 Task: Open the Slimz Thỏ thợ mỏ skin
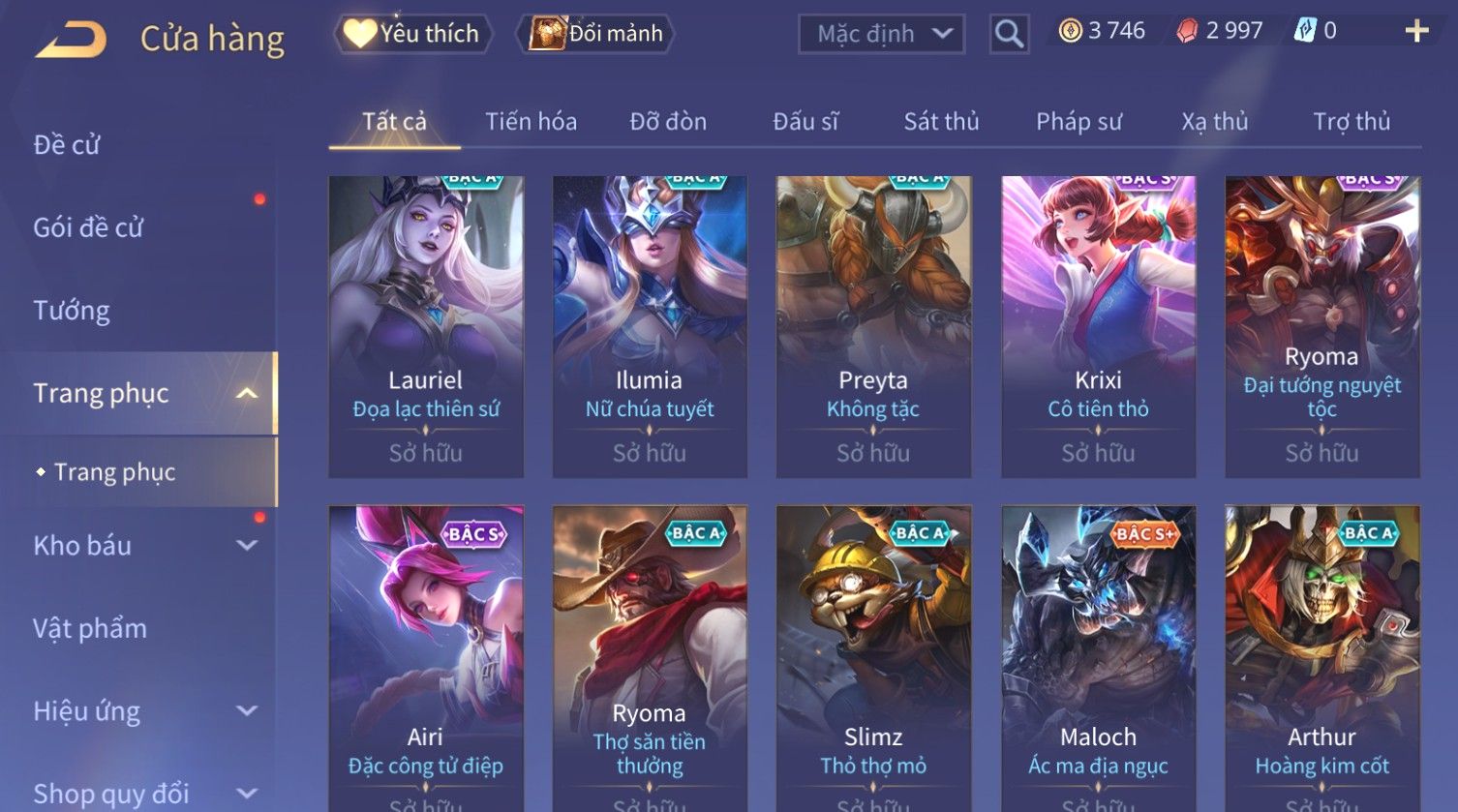click(873, 658)
